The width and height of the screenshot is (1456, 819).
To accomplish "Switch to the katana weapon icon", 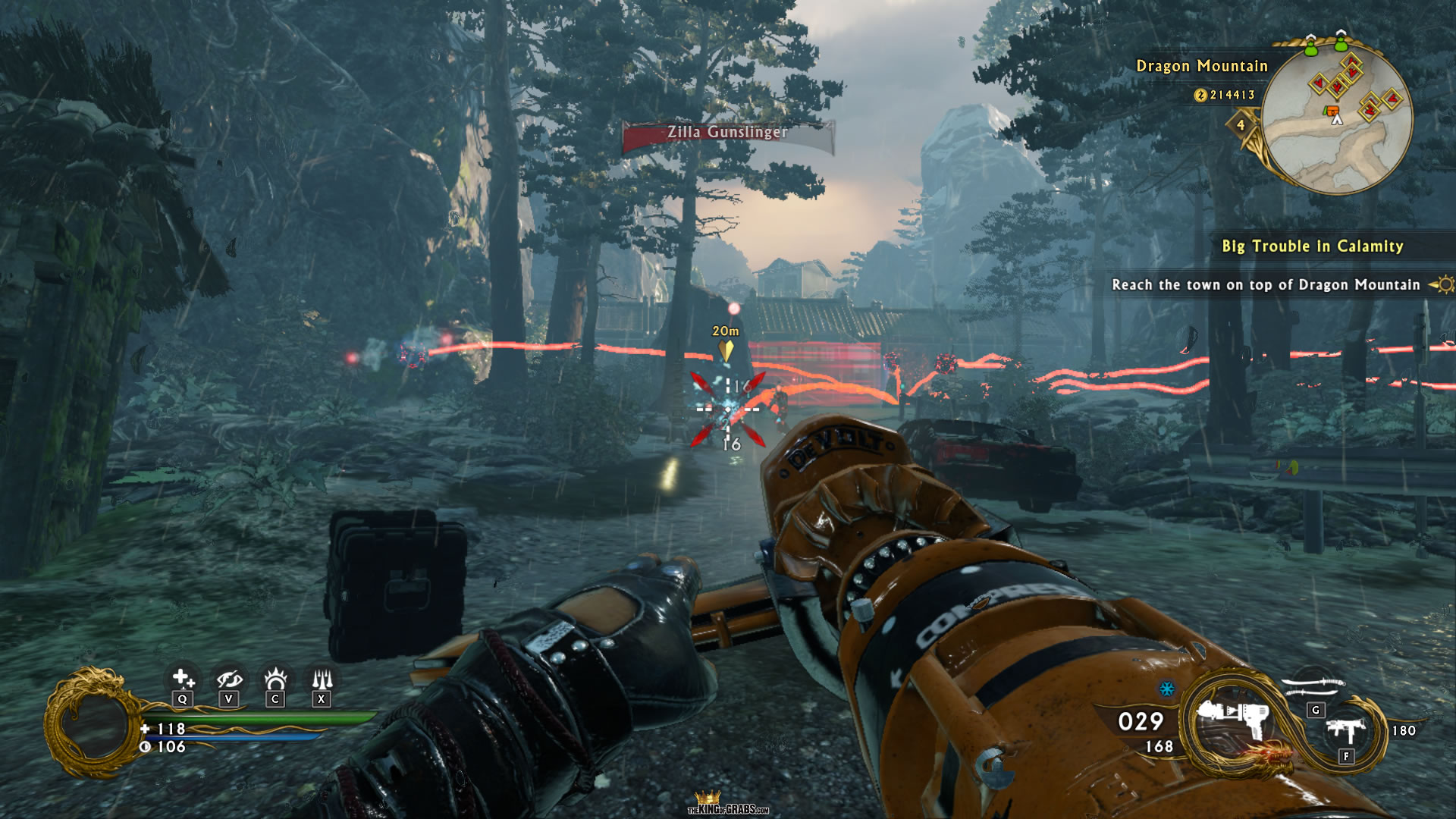I will (x=1313, y=686).
